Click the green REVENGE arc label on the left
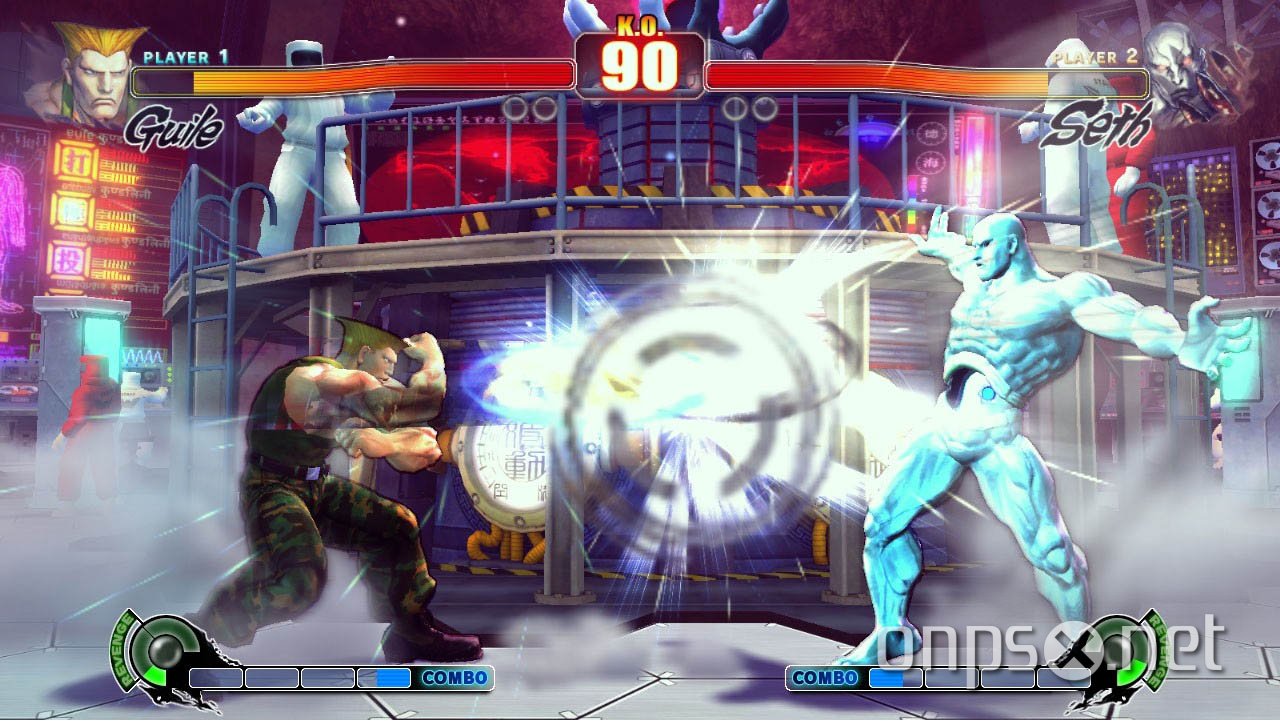This screenshot has width=1280, height=721. click(122, 650)
